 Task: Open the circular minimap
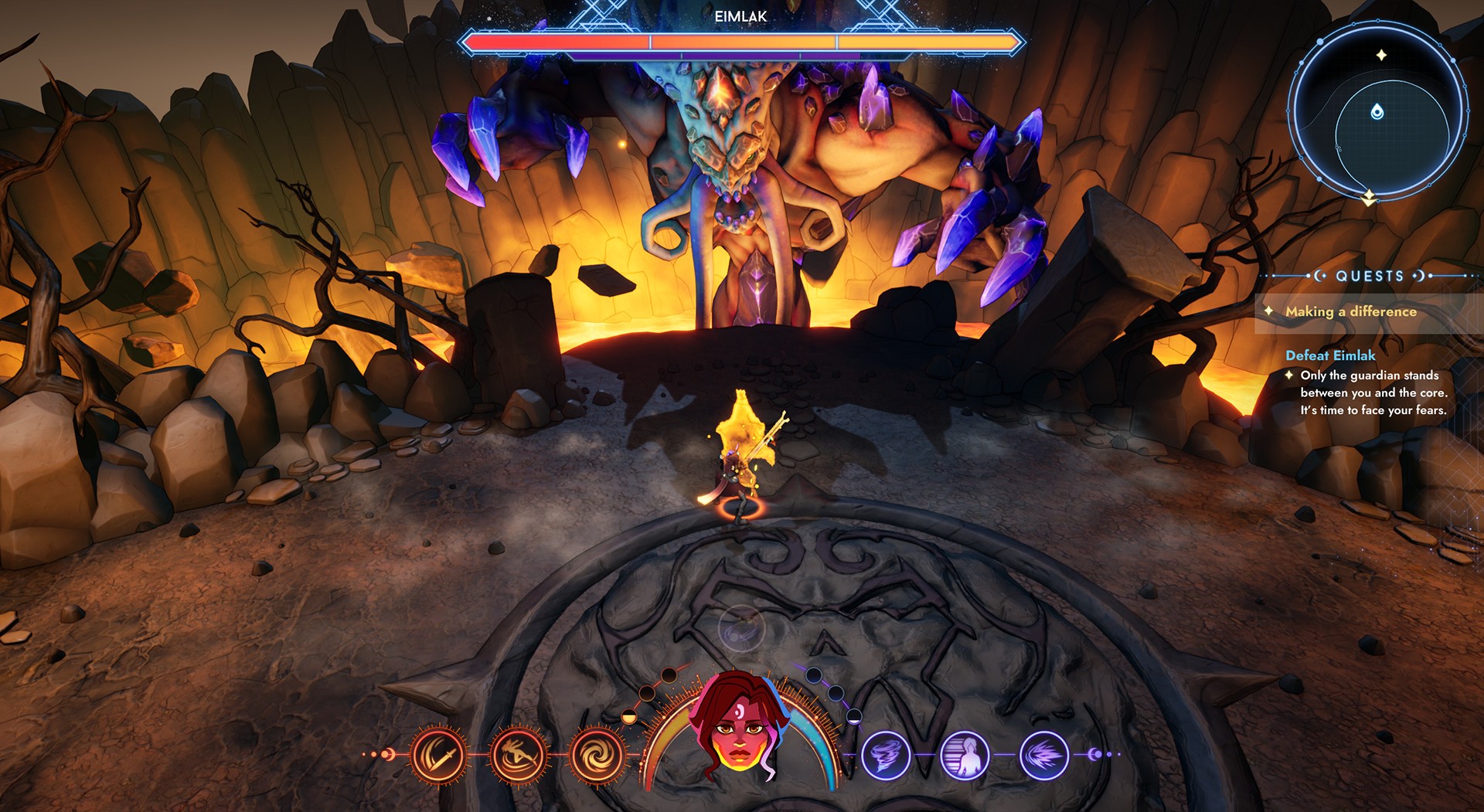1377,113
